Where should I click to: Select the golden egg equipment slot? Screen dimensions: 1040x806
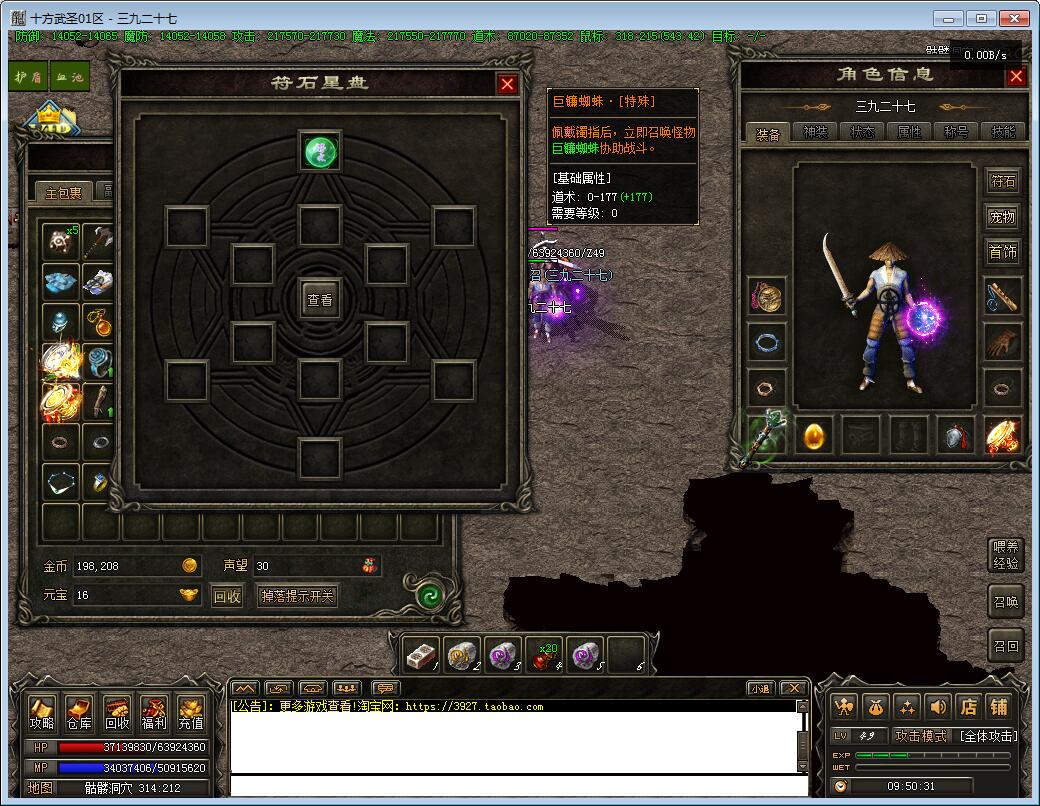coord(814,437)
